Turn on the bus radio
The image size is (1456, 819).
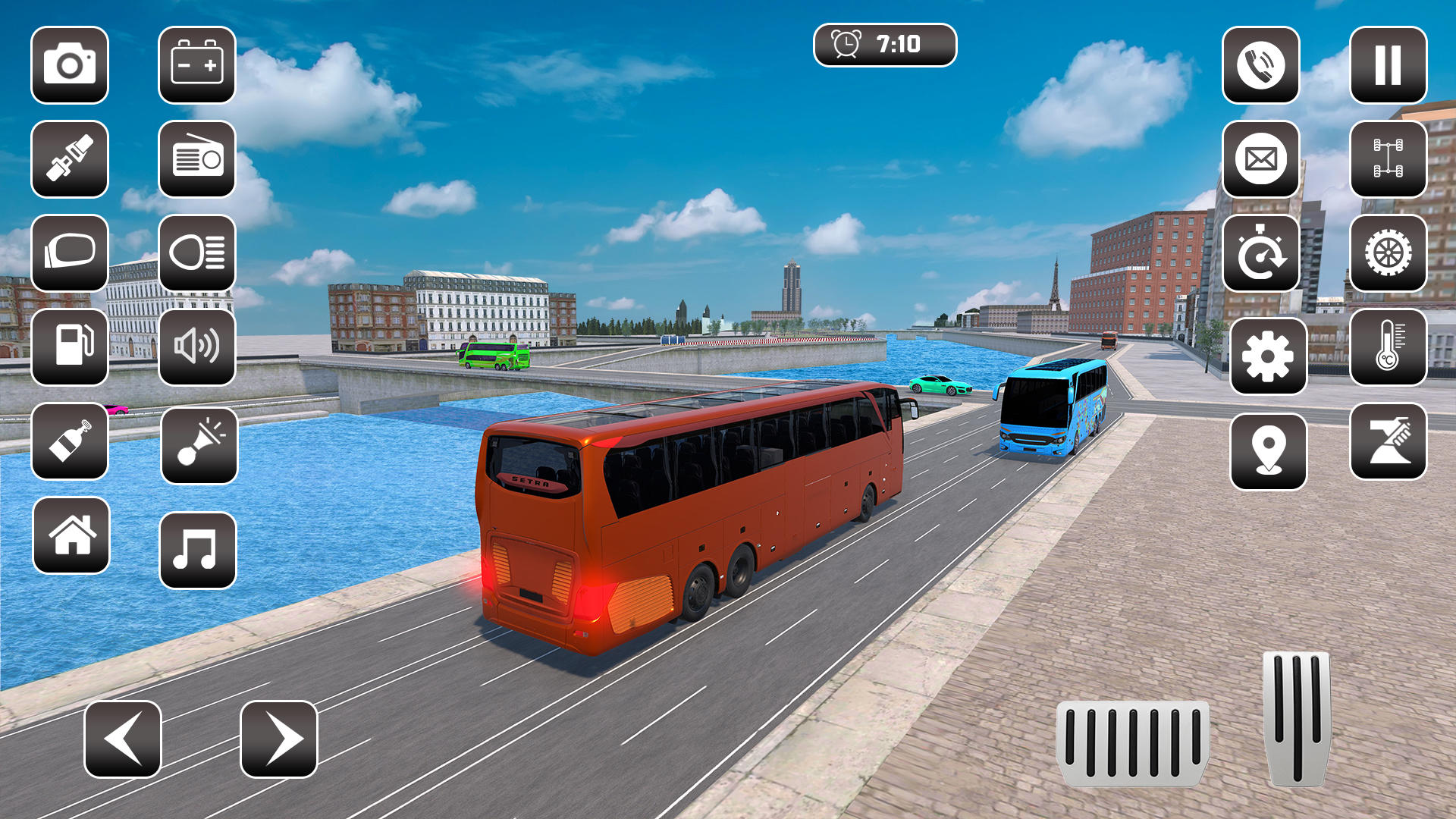click(x=196, y=160)
